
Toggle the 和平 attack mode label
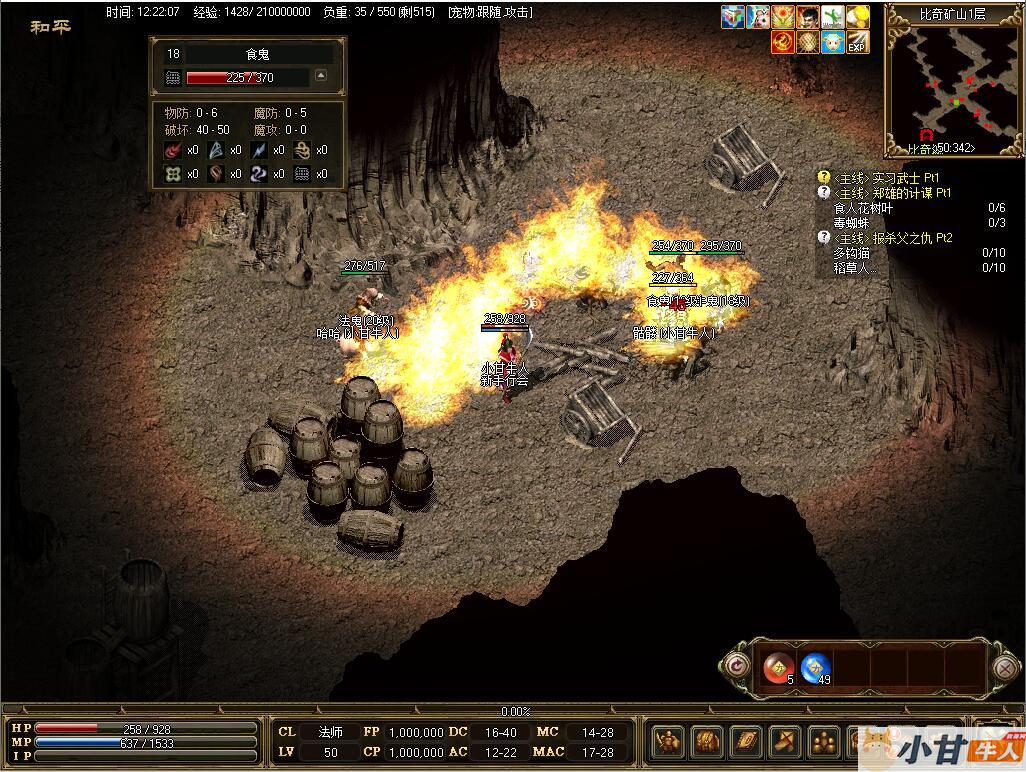coord(50,27)
